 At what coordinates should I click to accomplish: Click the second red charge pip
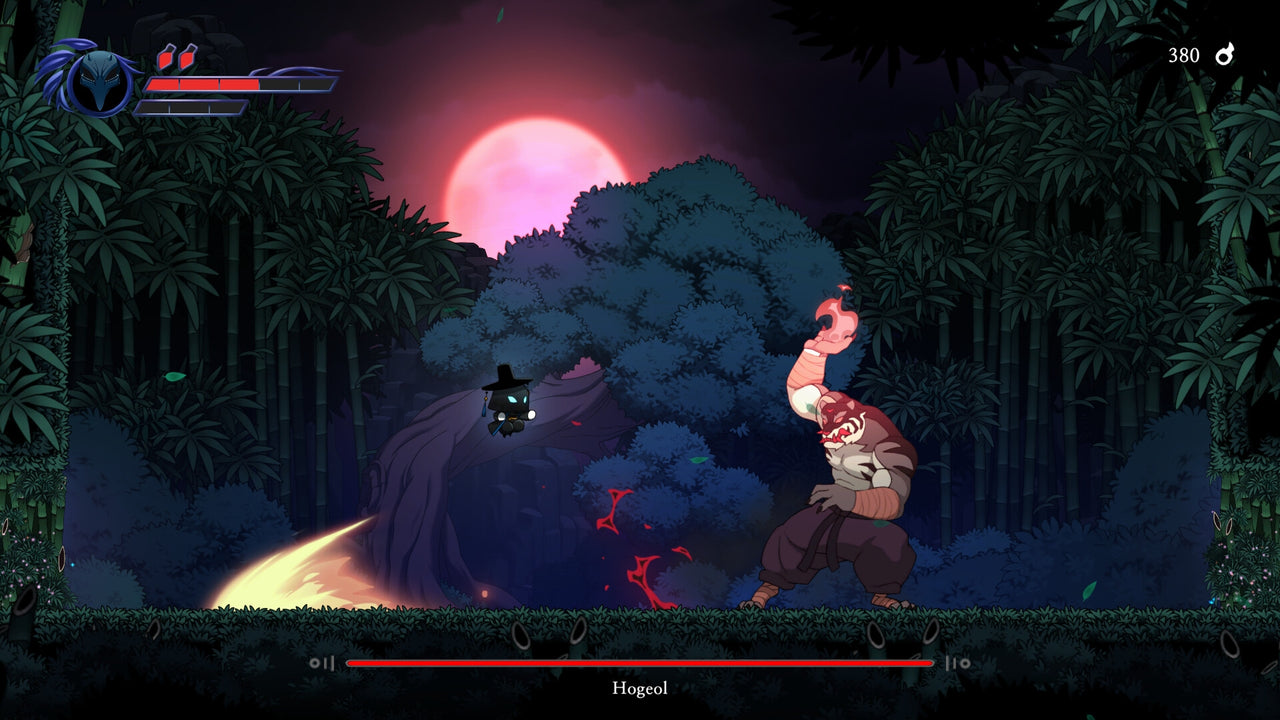click(185, 55)
